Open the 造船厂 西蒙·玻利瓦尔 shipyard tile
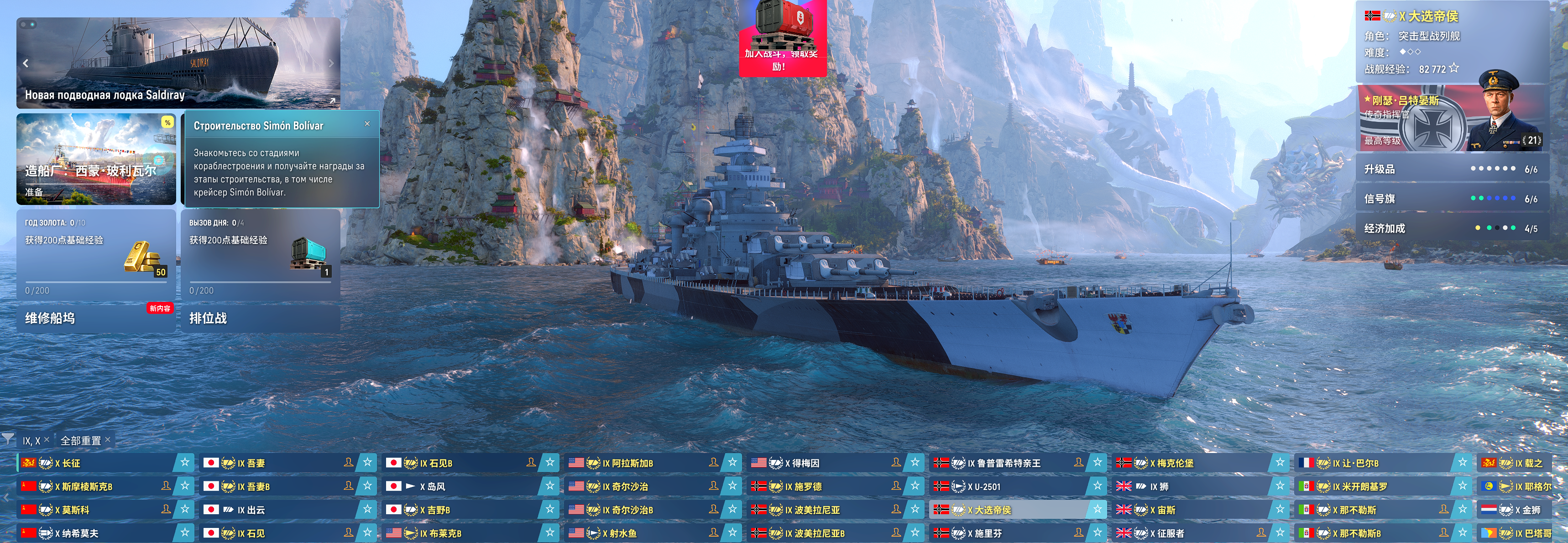Image resolution: width=1568 pixels, height=543 pixels. click(x=96, y=160)
